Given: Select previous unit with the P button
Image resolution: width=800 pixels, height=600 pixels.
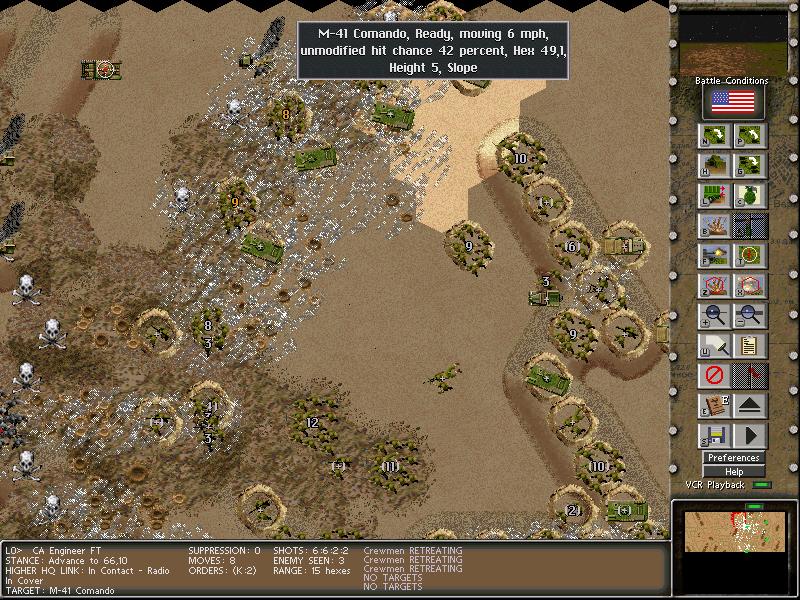Looking at the screenshot, I should [x=749, y=137].
